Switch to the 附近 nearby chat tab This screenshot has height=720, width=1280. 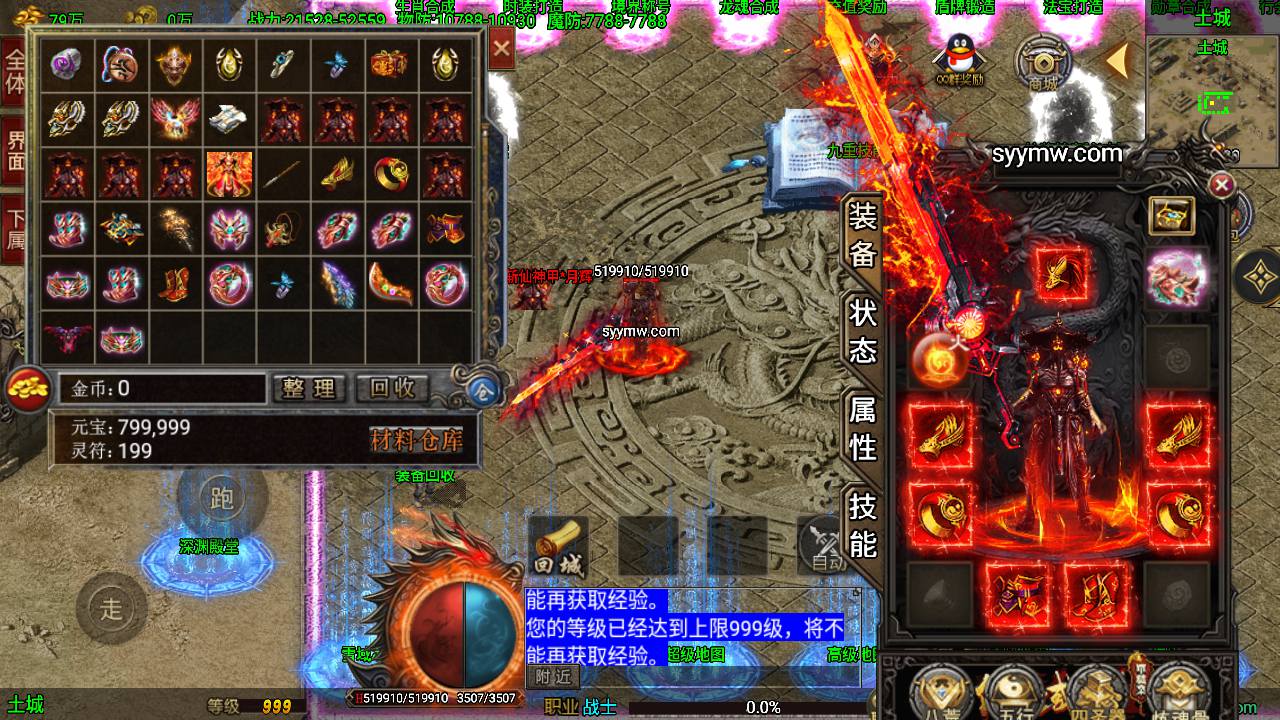(552, 676)
